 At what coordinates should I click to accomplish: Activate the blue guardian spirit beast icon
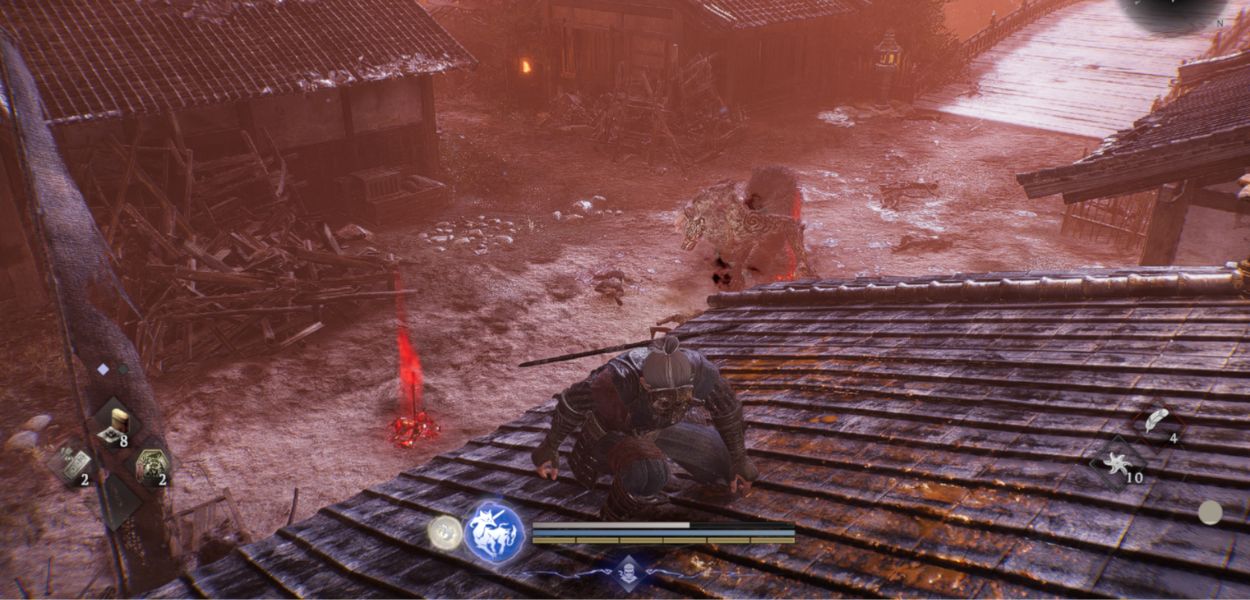pyautogui.click(x=494, y=532)
